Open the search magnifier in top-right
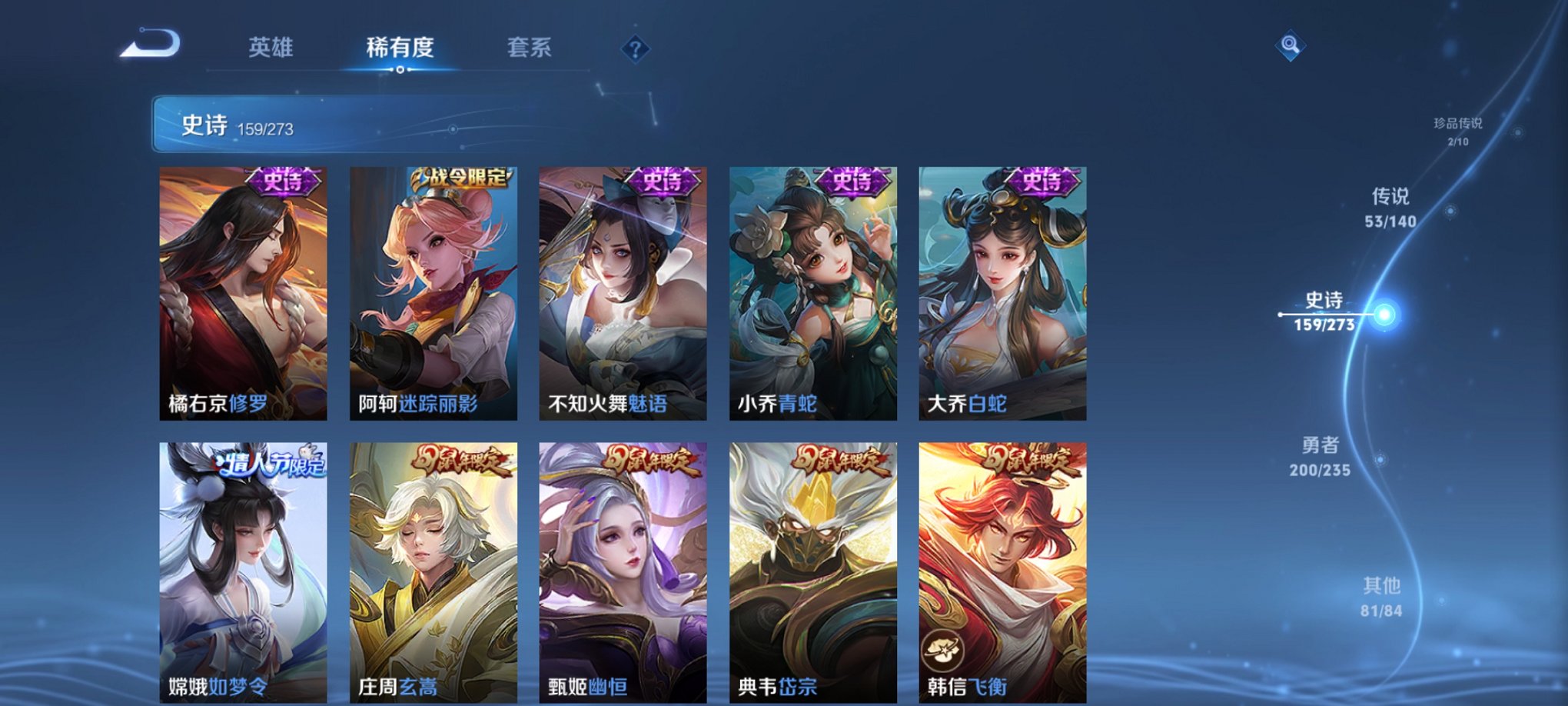The width and height of the screenshot is (1568, 706). pos(1291,45)
